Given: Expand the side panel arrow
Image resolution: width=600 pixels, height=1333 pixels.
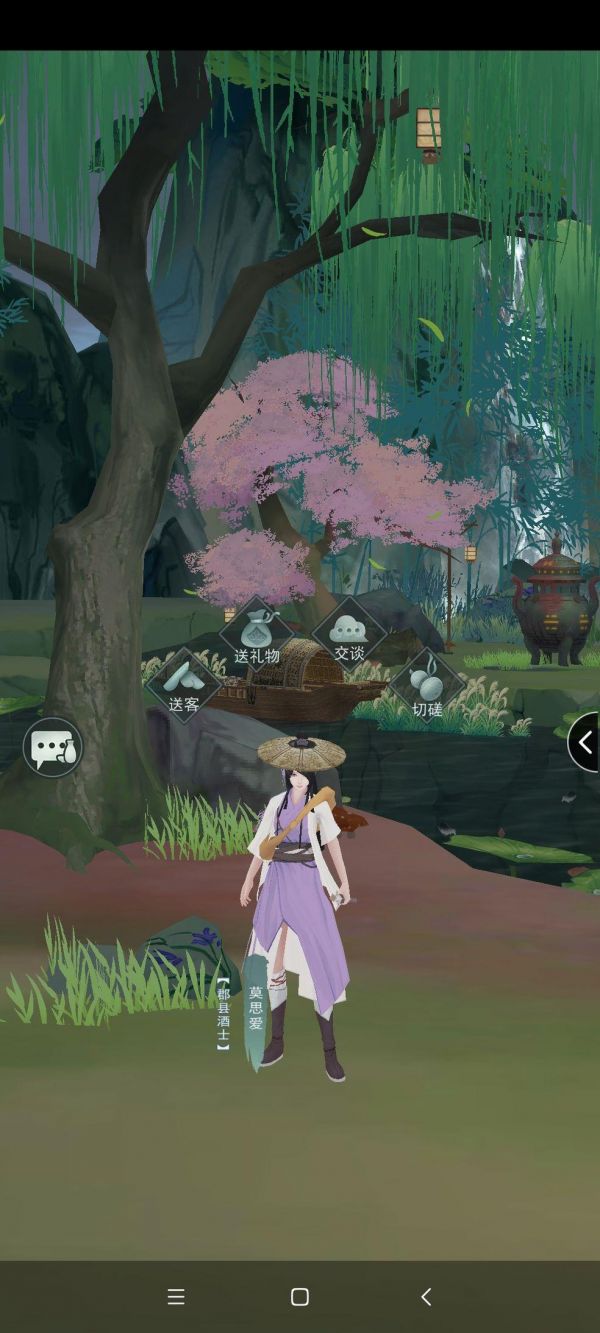Looking at the screenshot, I should point(584,742).
